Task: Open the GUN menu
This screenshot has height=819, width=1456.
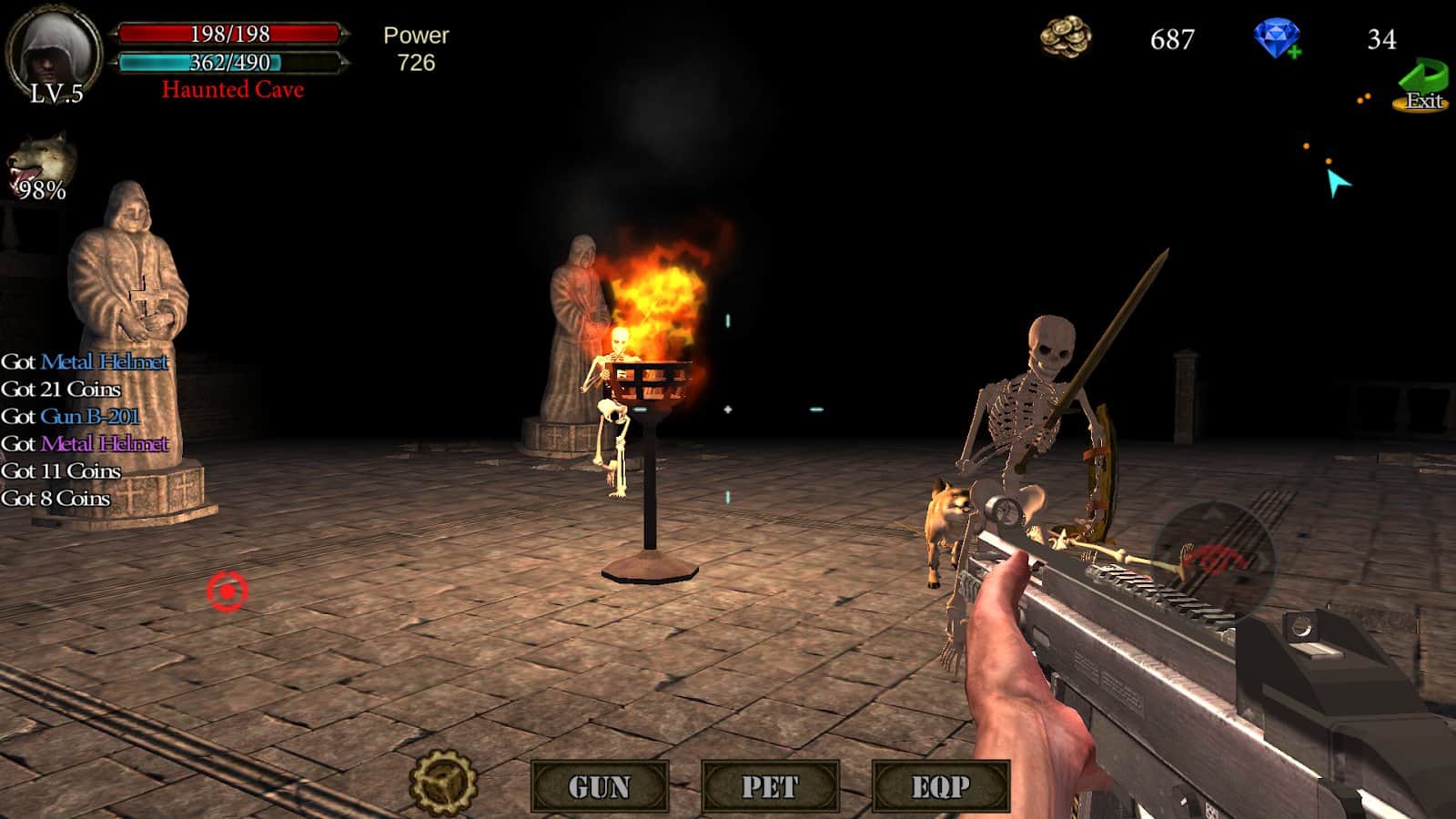Action: (600, 786)
